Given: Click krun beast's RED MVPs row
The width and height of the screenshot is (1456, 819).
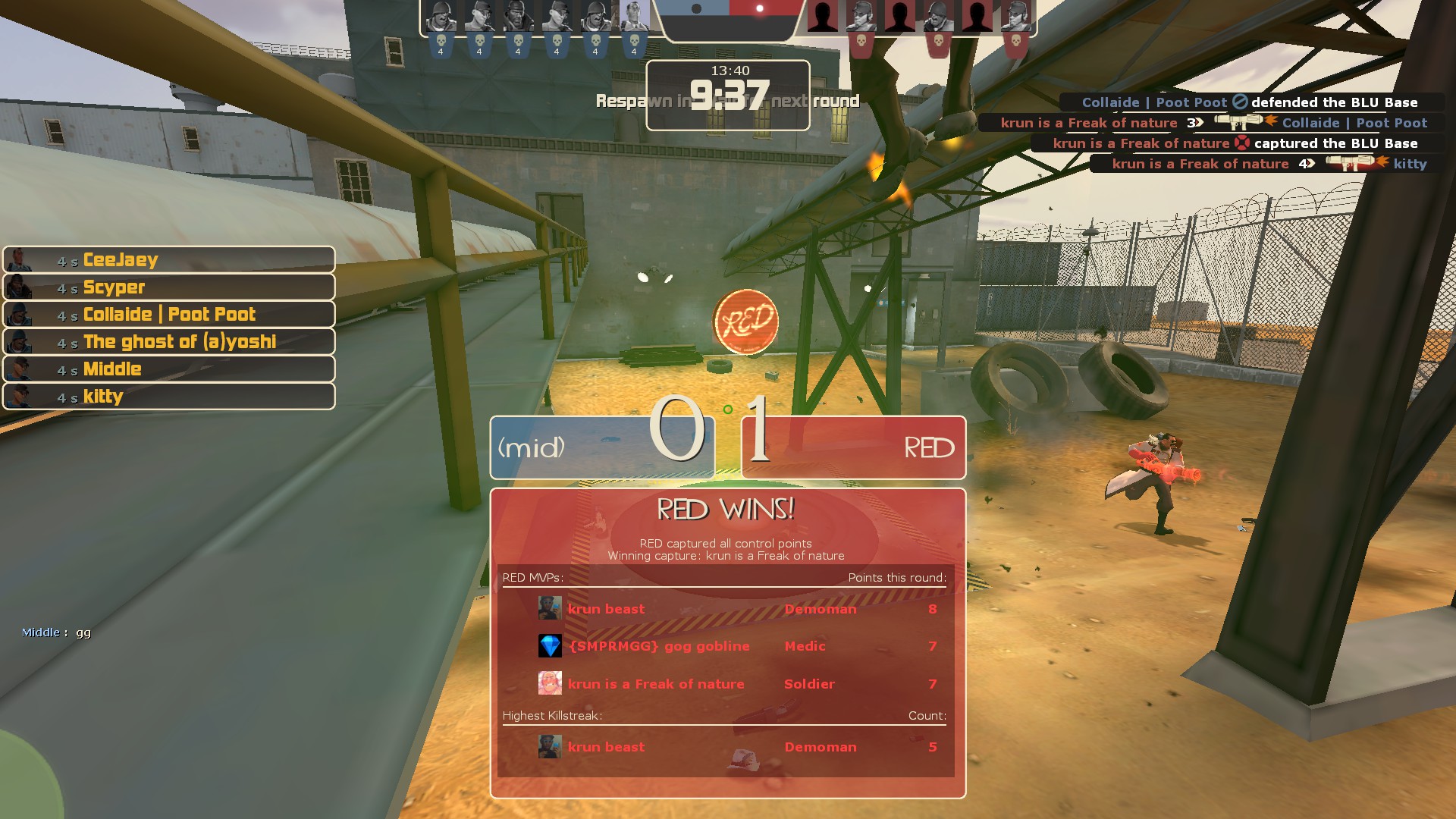Looking at the screenshot, I should (x=725, y=609).
